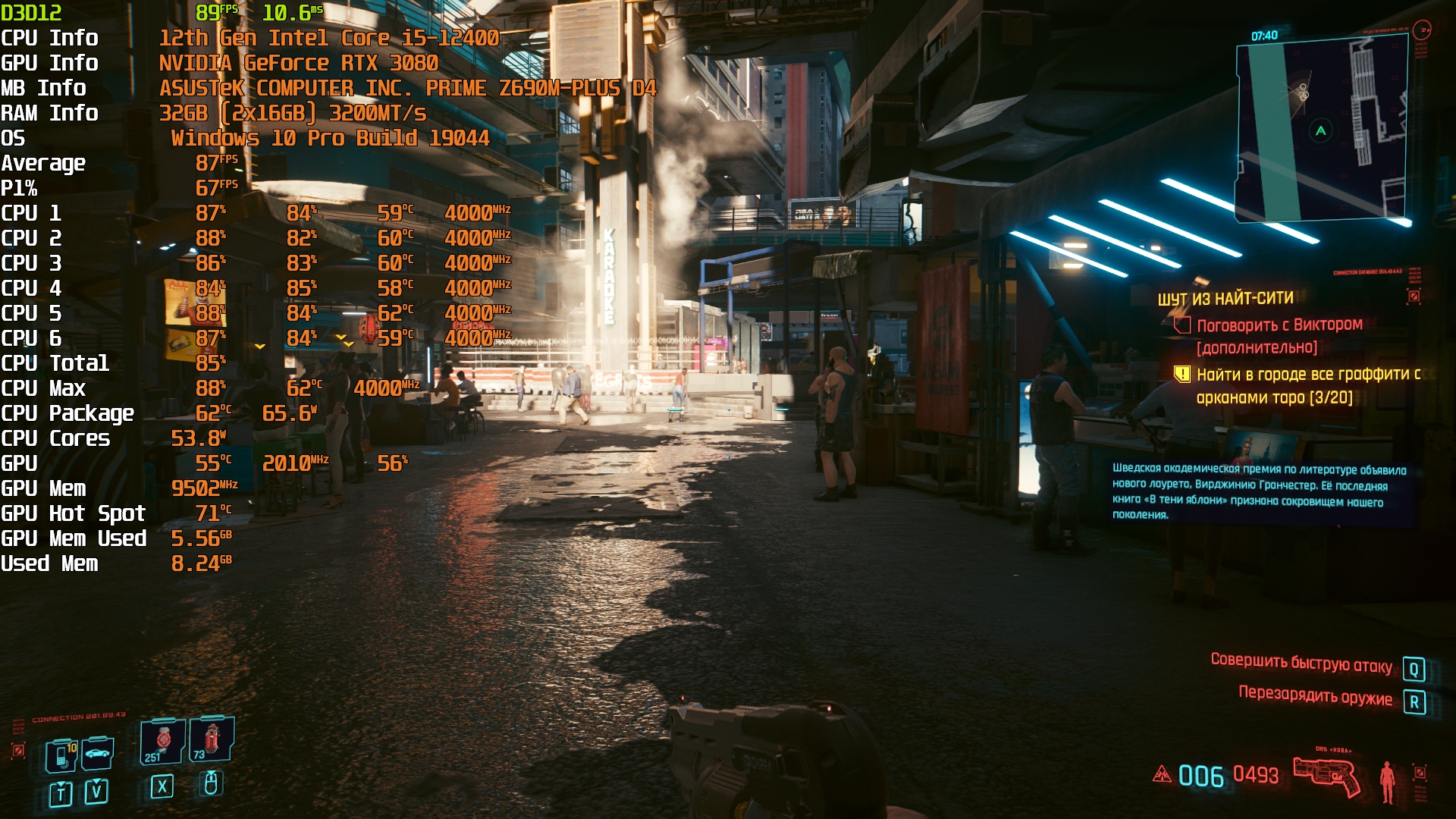Open the phone icon showing 10 messages
This screenshot has width=1456, height=819.
62,755
